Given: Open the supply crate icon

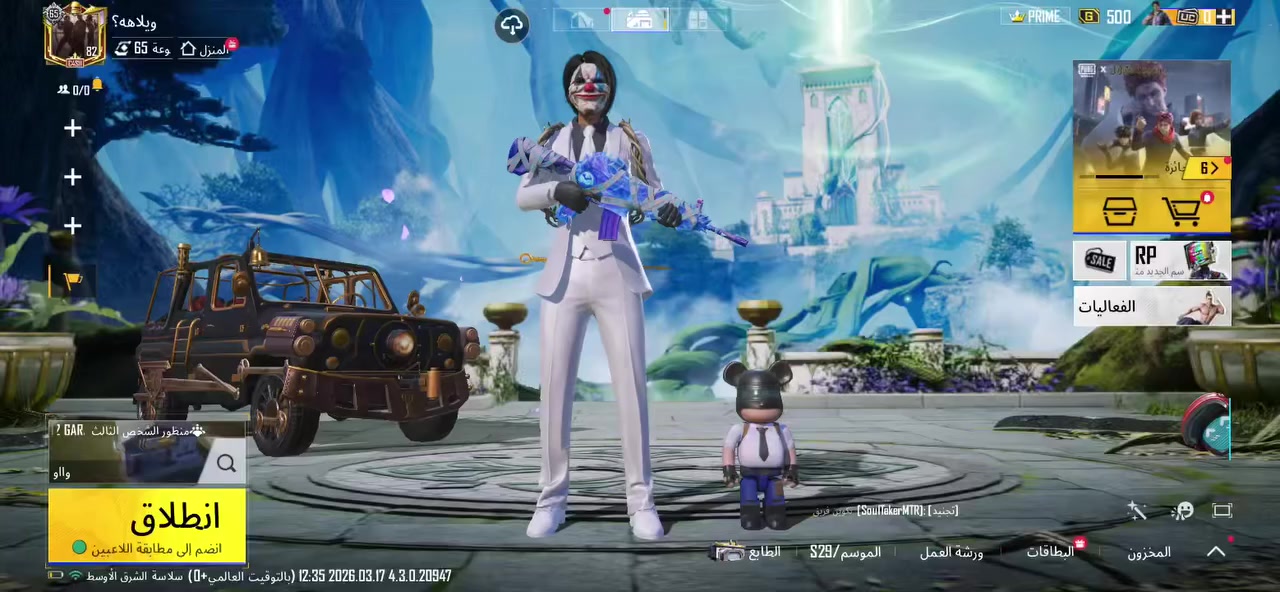Looking at the screenshot, I should 1119,211.
